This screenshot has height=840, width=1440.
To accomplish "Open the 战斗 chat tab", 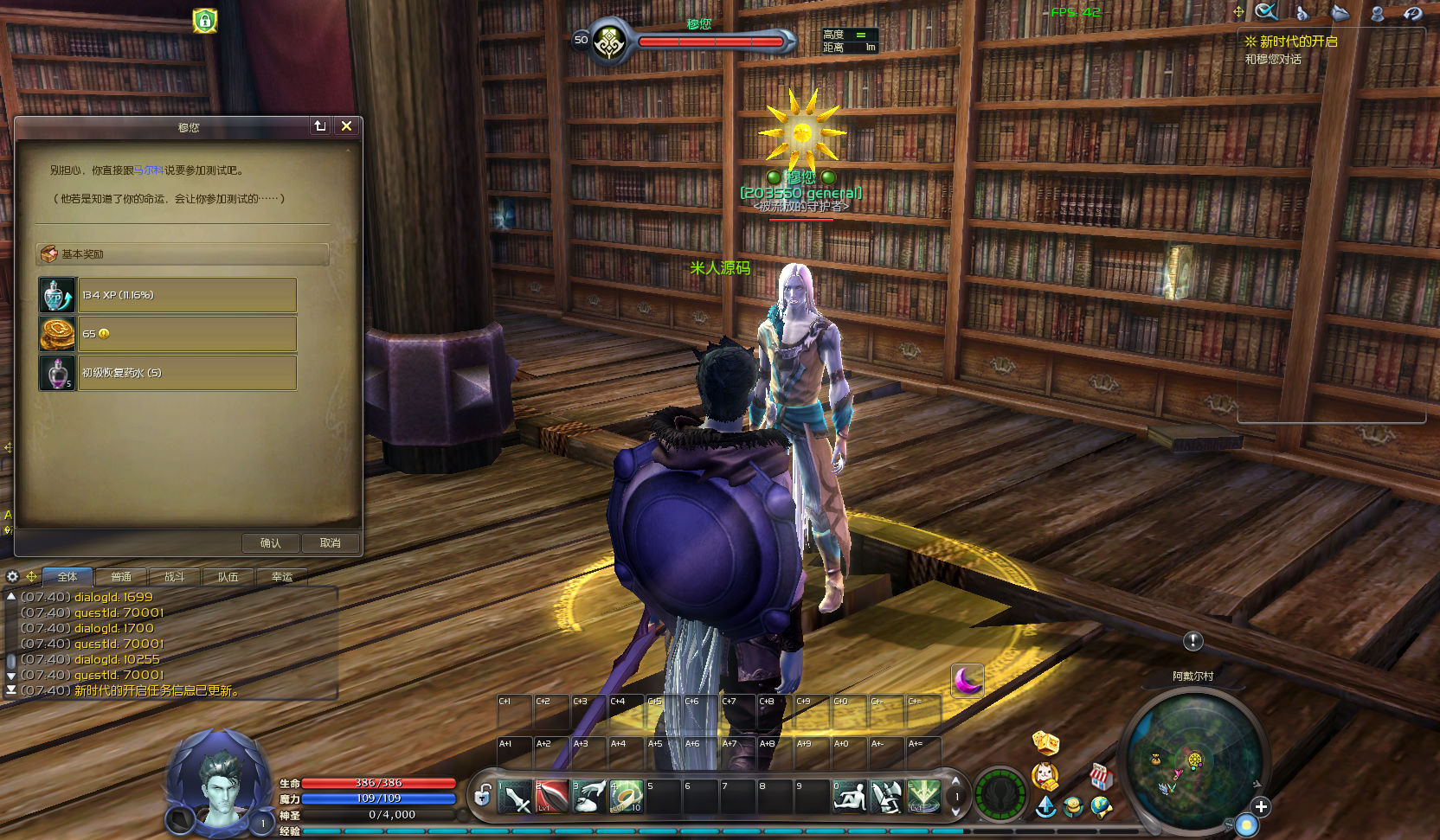I will pos(175,577).
